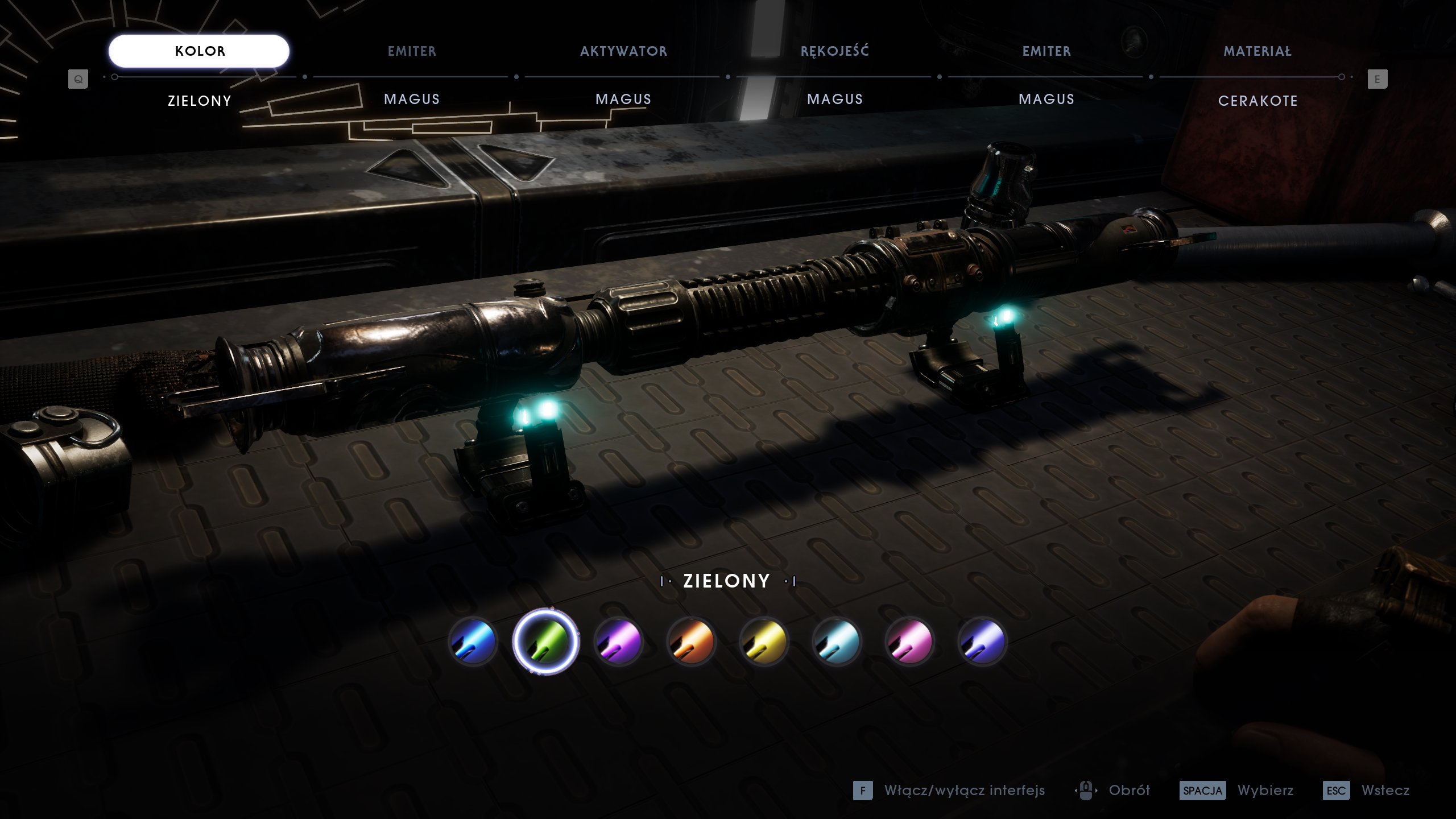Select the green lightsaber color swatch
1456x819 pixels.
click(546, 642)
